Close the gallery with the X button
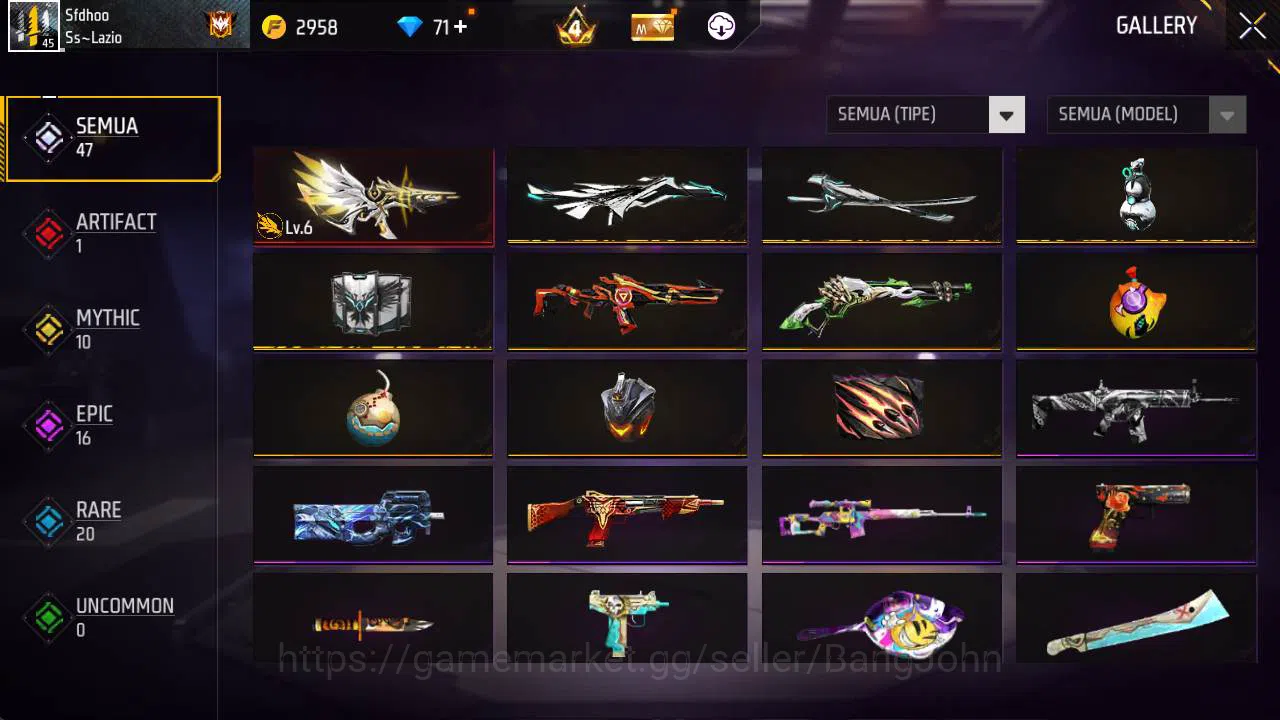 pos(1251,25)
